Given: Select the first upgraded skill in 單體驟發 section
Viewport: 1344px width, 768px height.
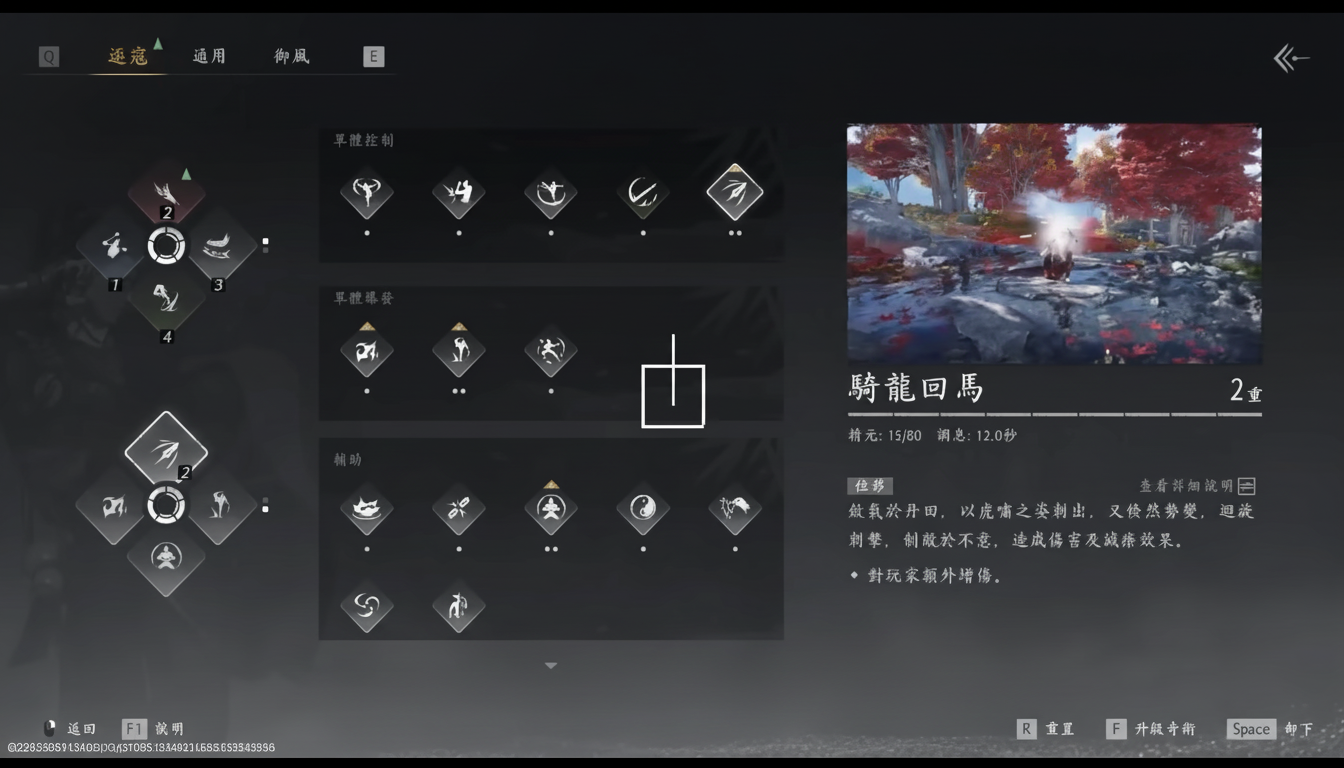Looking at the screenshot, I should 366,350.
